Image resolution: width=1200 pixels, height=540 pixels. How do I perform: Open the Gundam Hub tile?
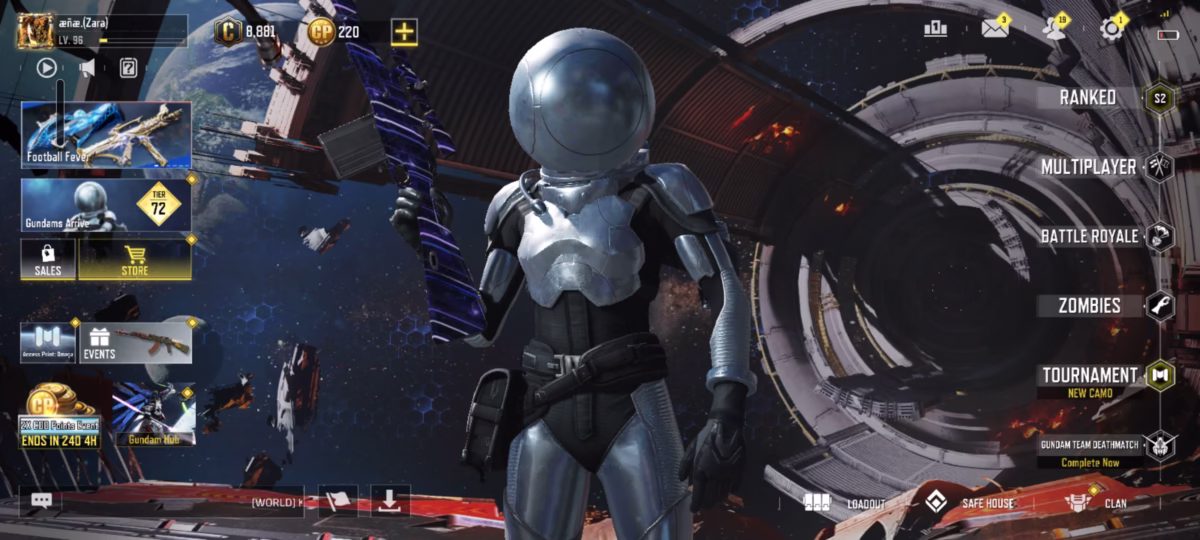(153, 413)
